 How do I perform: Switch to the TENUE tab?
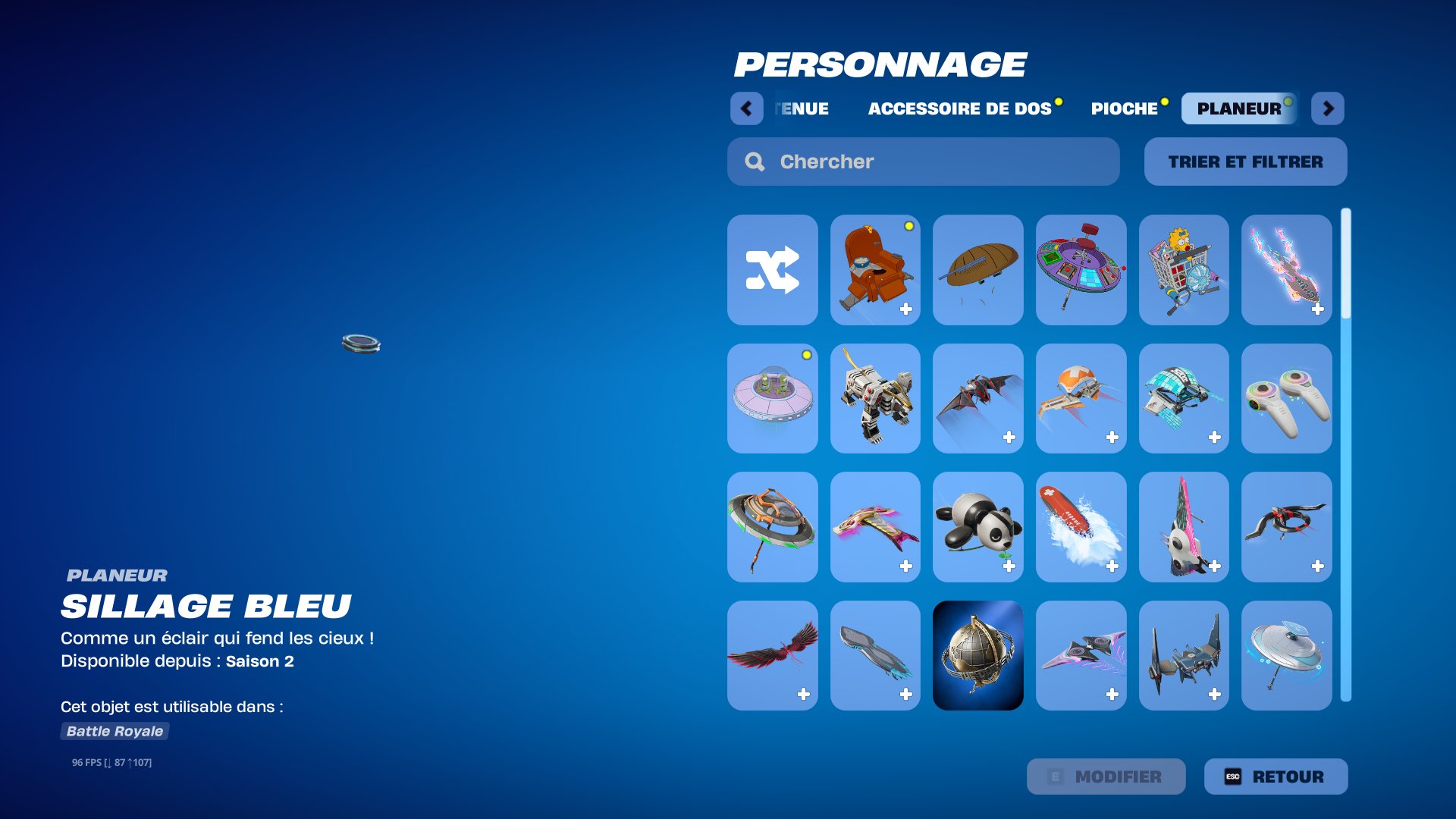[801, 108]
